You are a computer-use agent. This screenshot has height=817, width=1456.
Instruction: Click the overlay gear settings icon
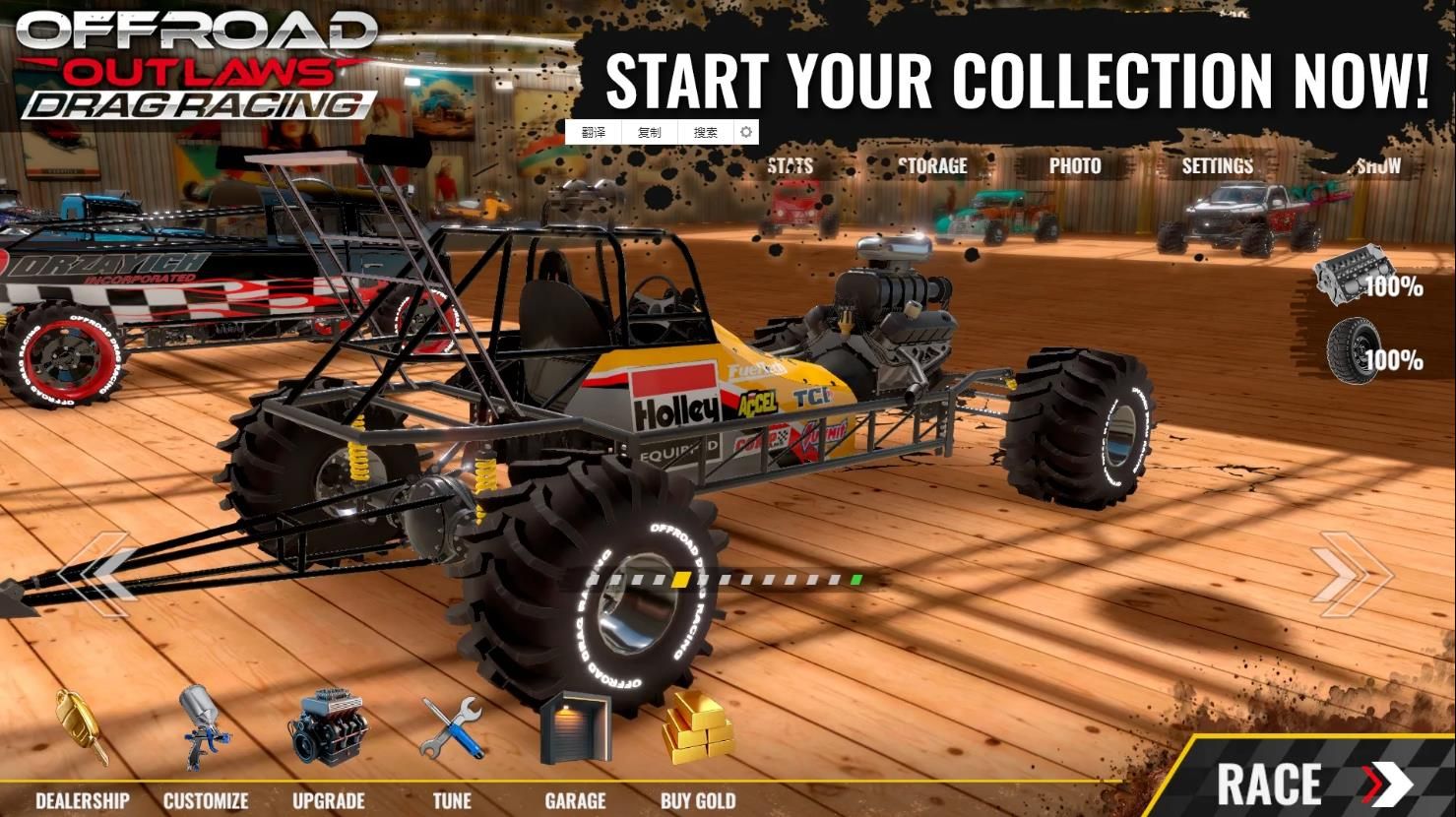click(x=746, y=132)
